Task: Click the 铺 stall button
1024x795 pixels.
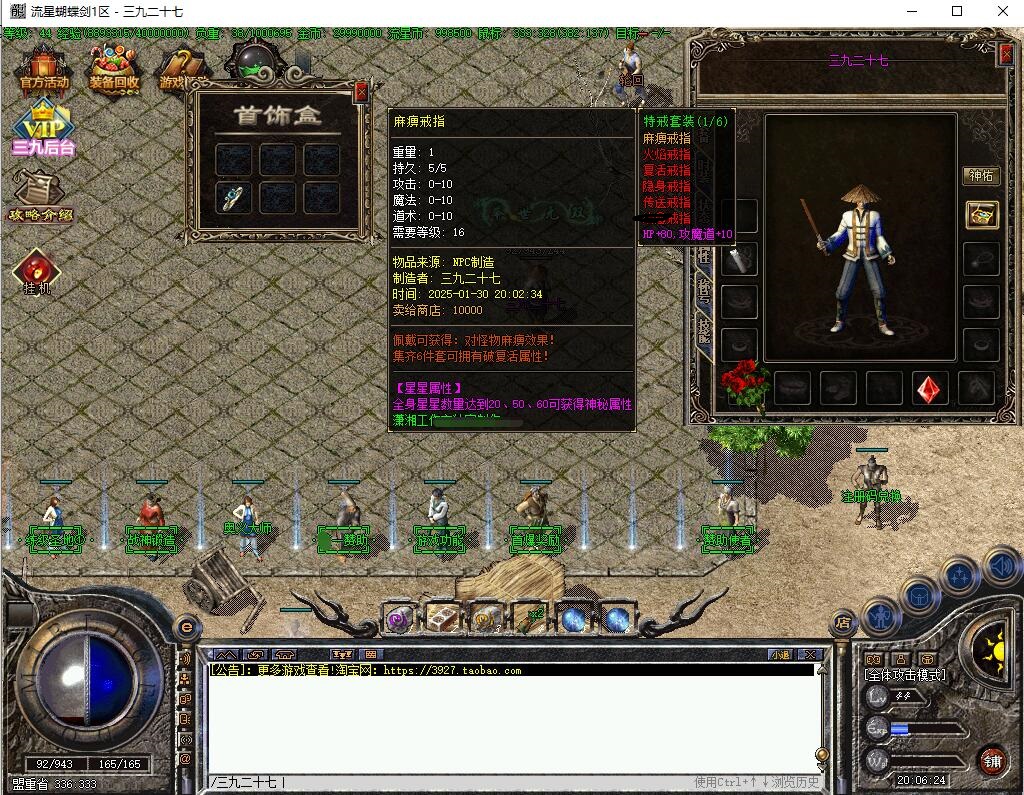Action: pos(991,760)
